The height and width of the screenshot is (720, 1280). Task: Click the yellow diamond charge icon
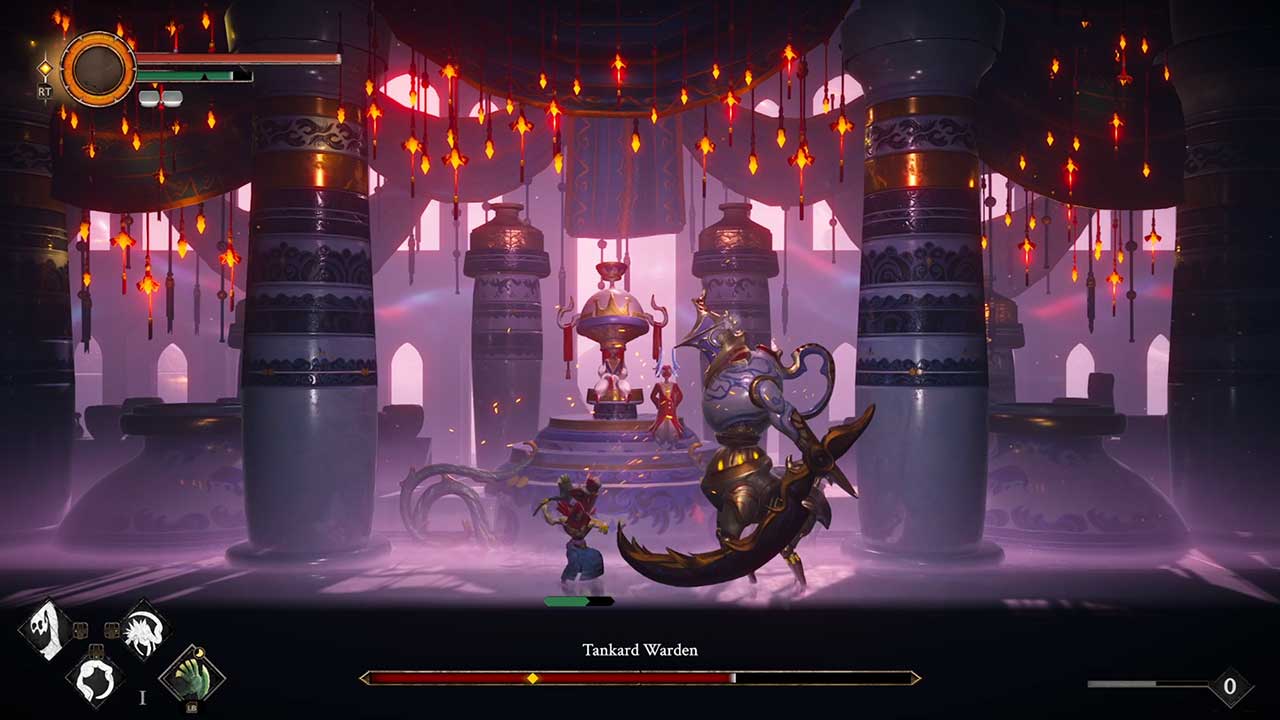click(x=45, y=70)
